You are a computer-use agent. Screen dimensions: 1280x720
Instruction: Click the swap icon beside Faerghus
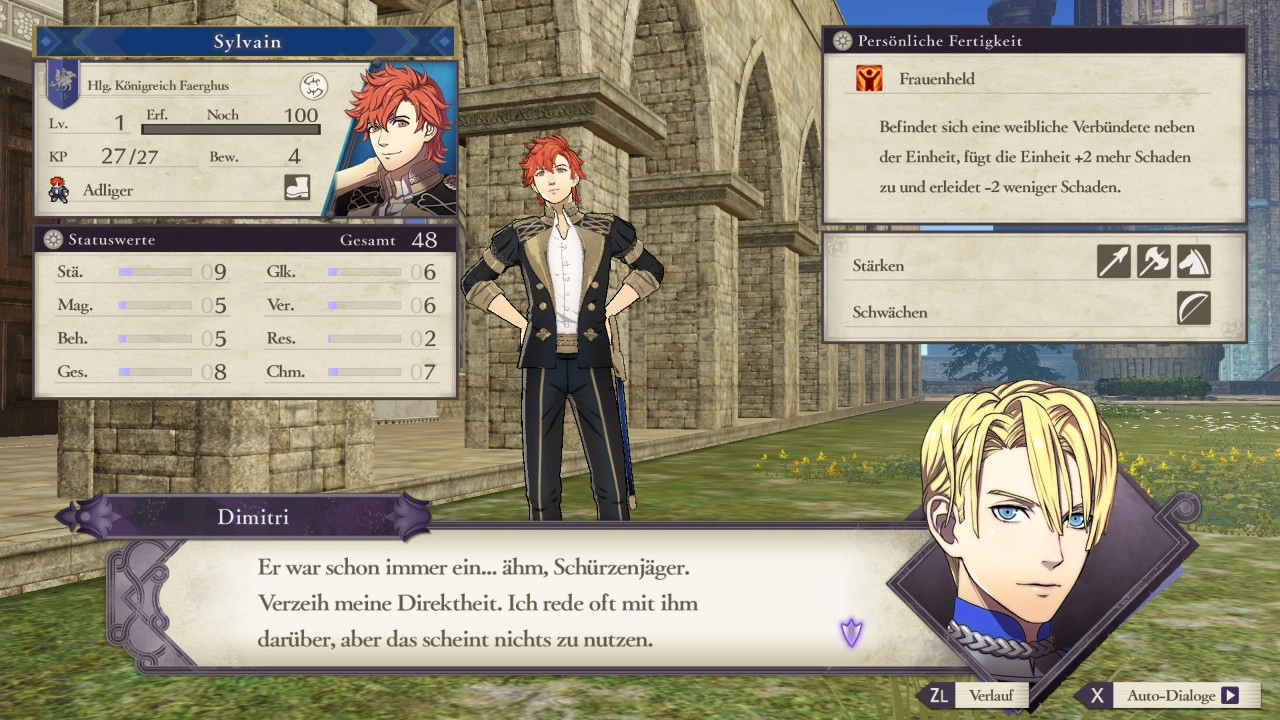click(314, 86)
